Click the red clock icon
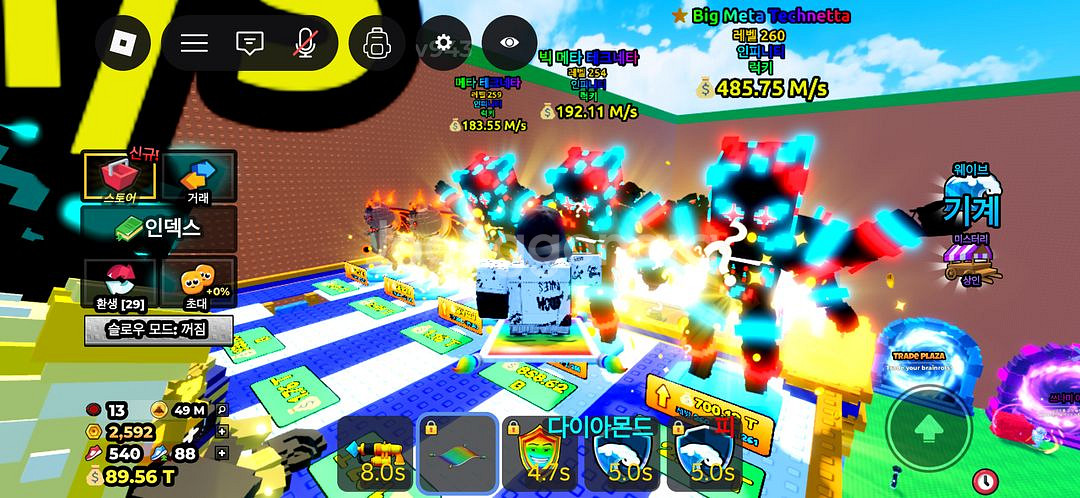The width and height of the screenshot is (1080, 498). click(988, 480)
